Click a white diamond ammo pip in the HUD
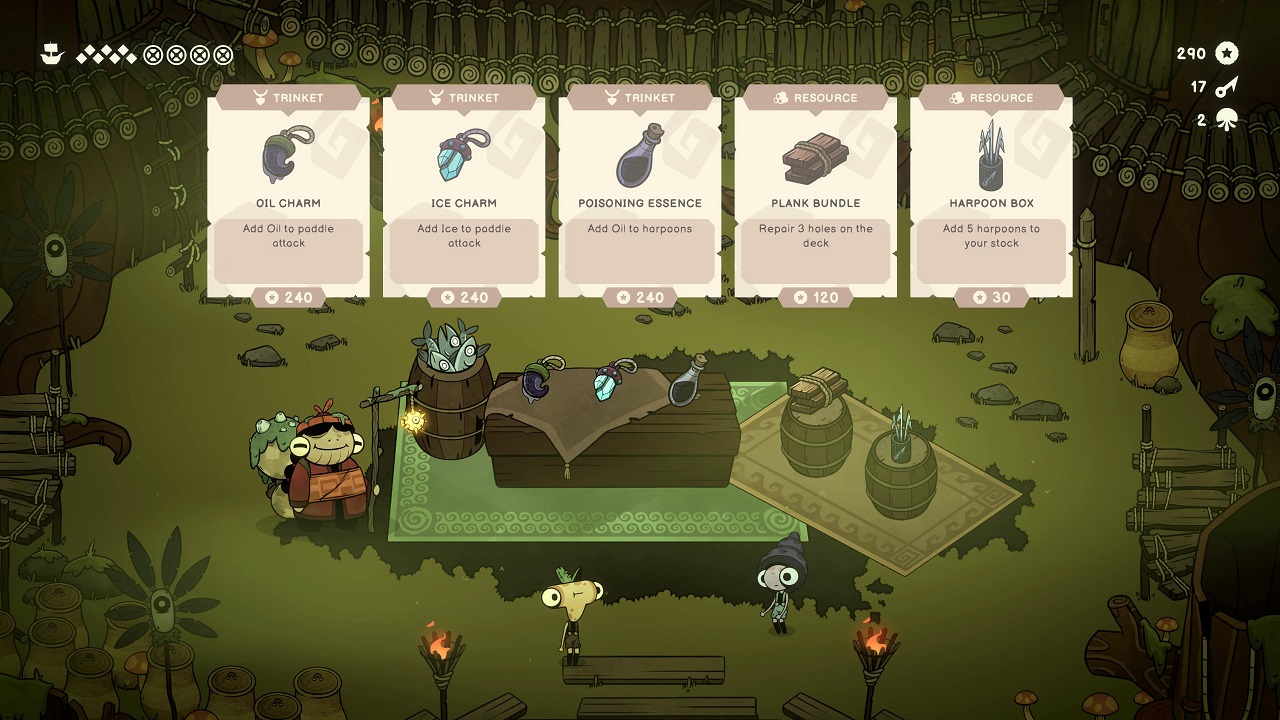1280x720 pixels. click(91, 48)
